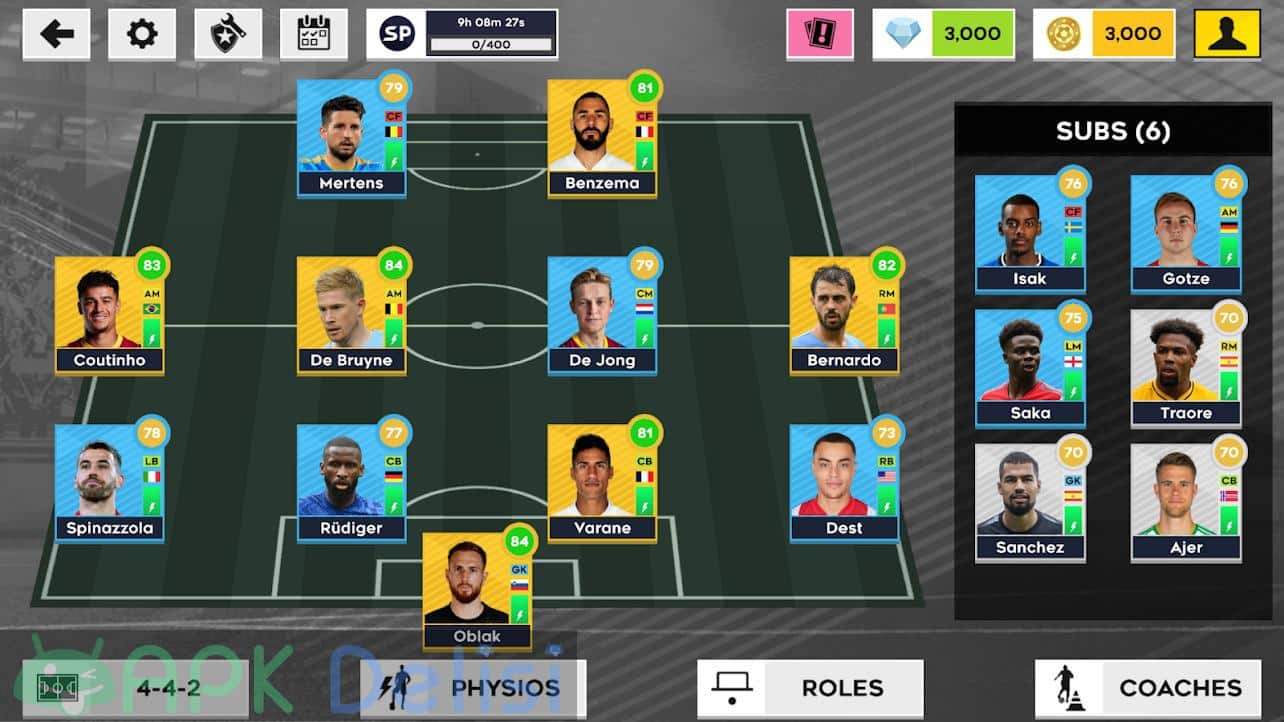Image resolution: width=1284 pixels, height=722 pixels.
Task: Open the calendar schedule icon
Action: click(x=314, y=34)
